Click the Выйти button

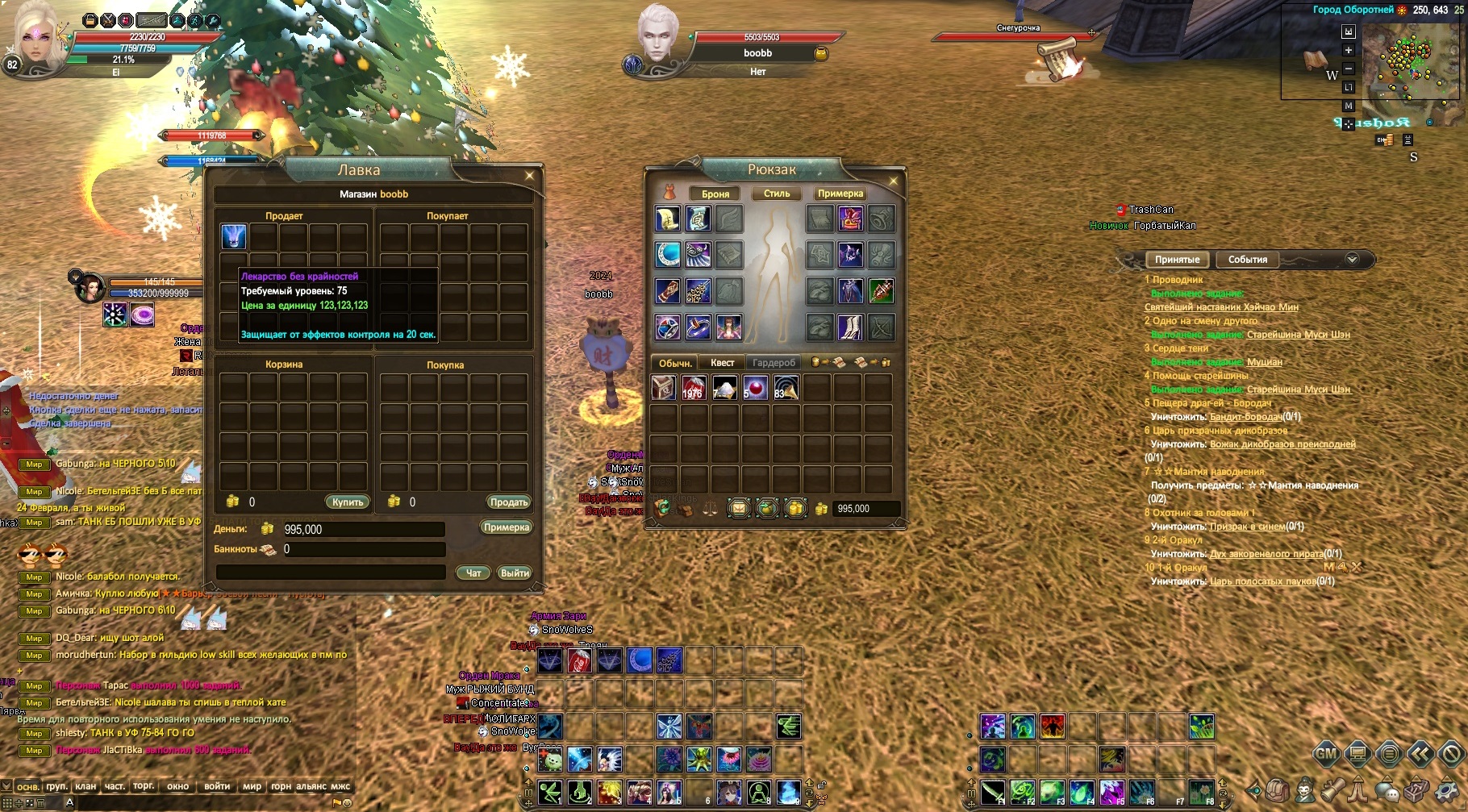coord(515,573)
